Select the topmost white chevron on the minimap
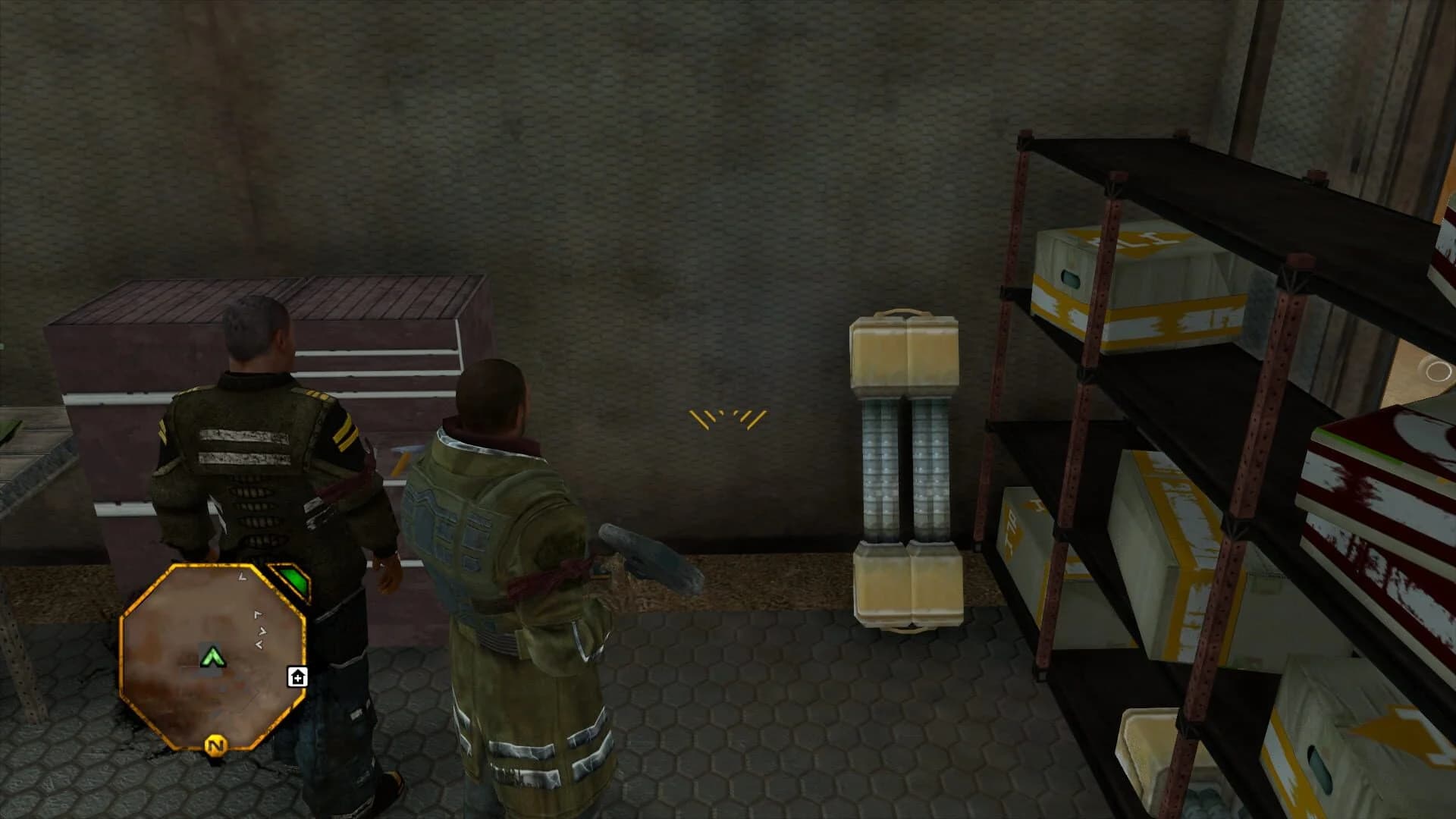 pyautogui.click(x=241, y=577)
